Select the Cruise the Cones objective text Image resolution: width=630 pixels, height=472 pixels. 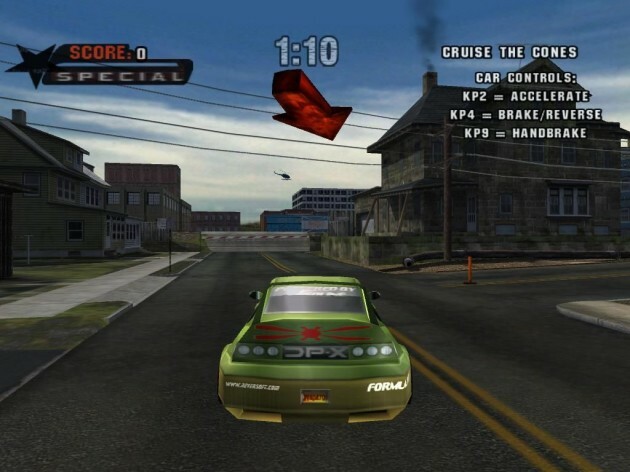(511, 52)
